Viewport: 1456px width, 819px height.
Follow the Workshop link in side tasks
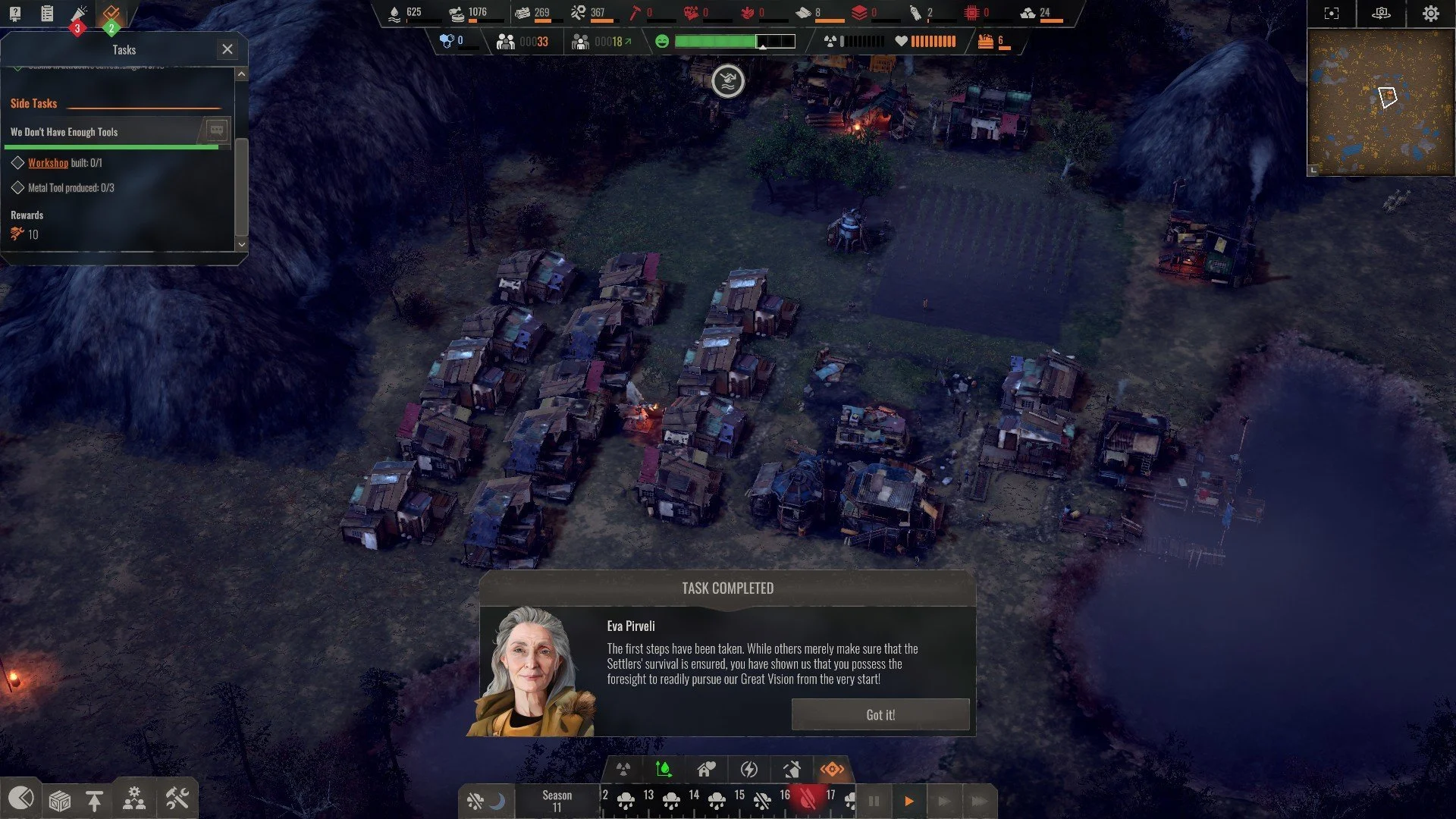pyautogui.click(x=48, y=163)
